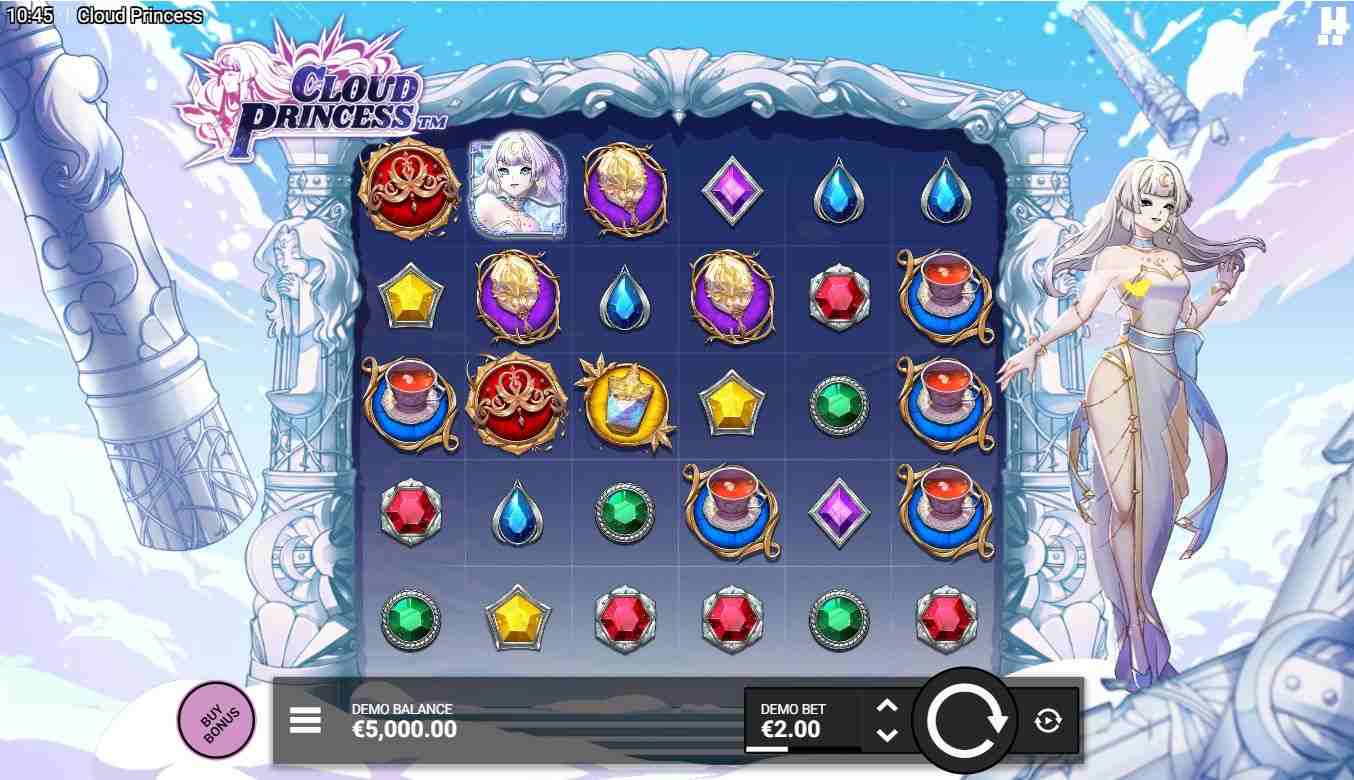Viewport: 1354px width, 780px height.
Task: Decrease the demo bet with the down arrow
Action: coord(886,734)
